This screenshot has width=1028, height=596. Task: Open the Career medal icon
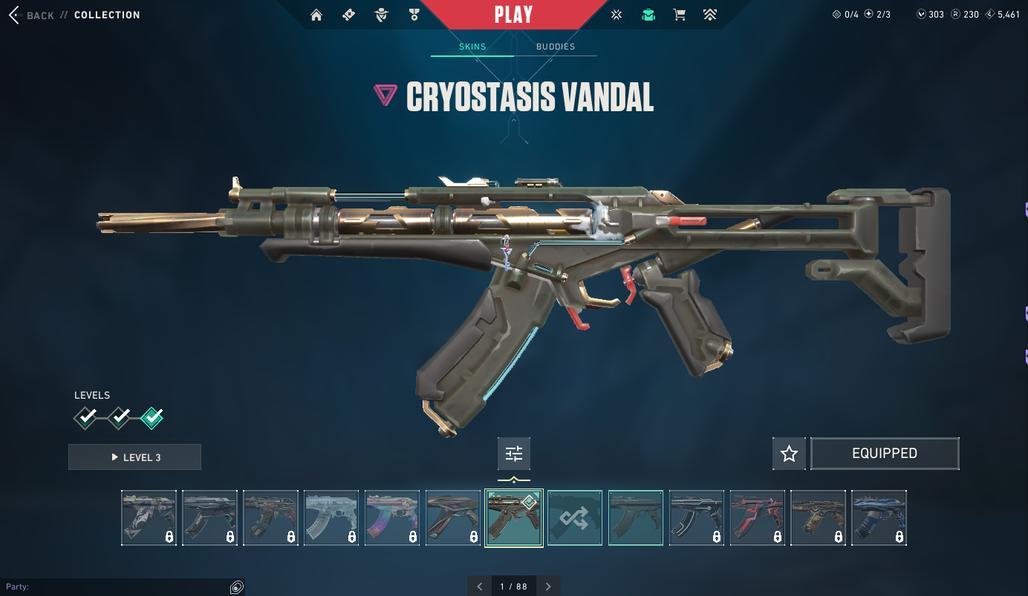(x=414, y=15)
